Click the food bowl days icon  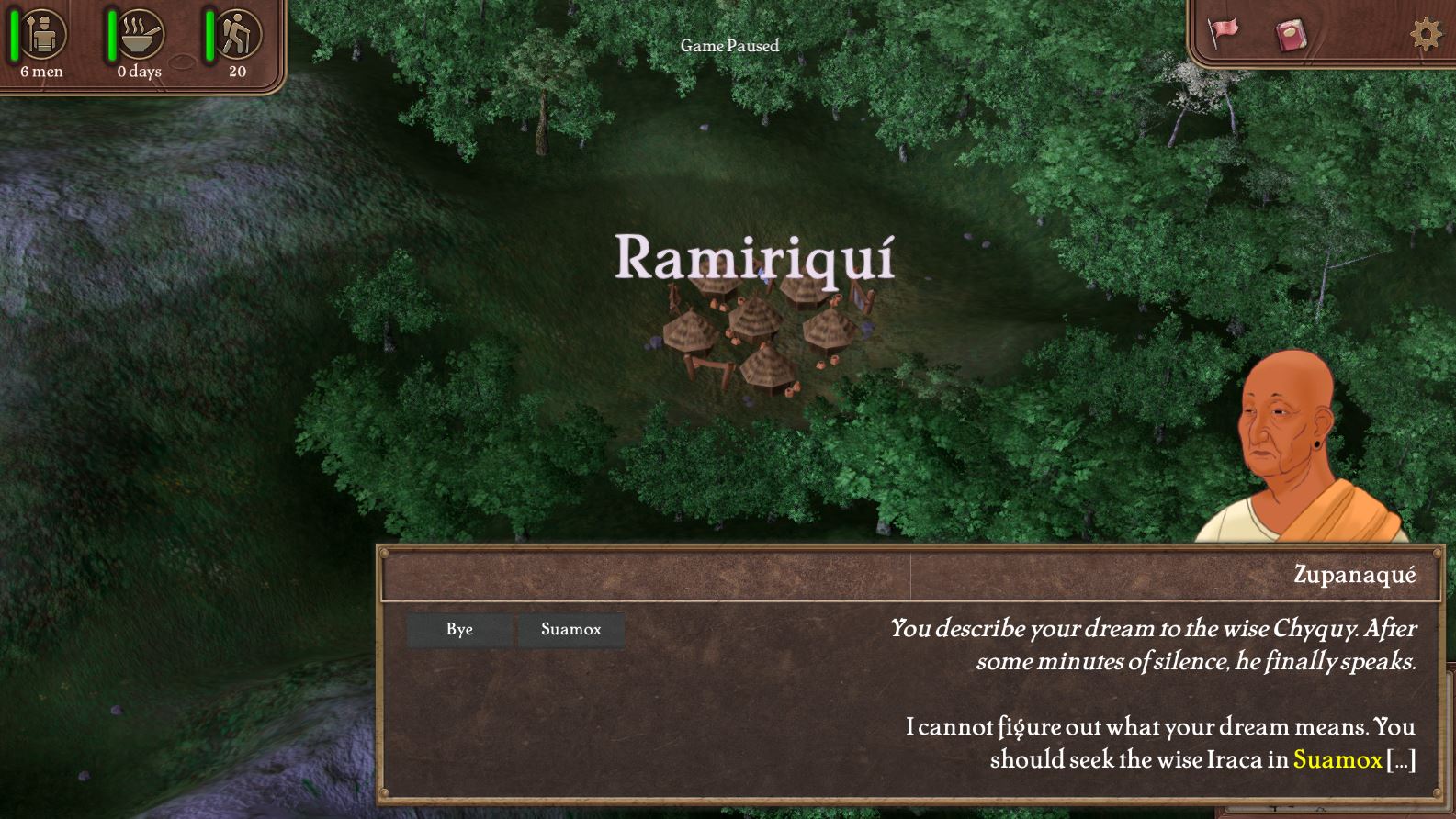tap(141, 35)
